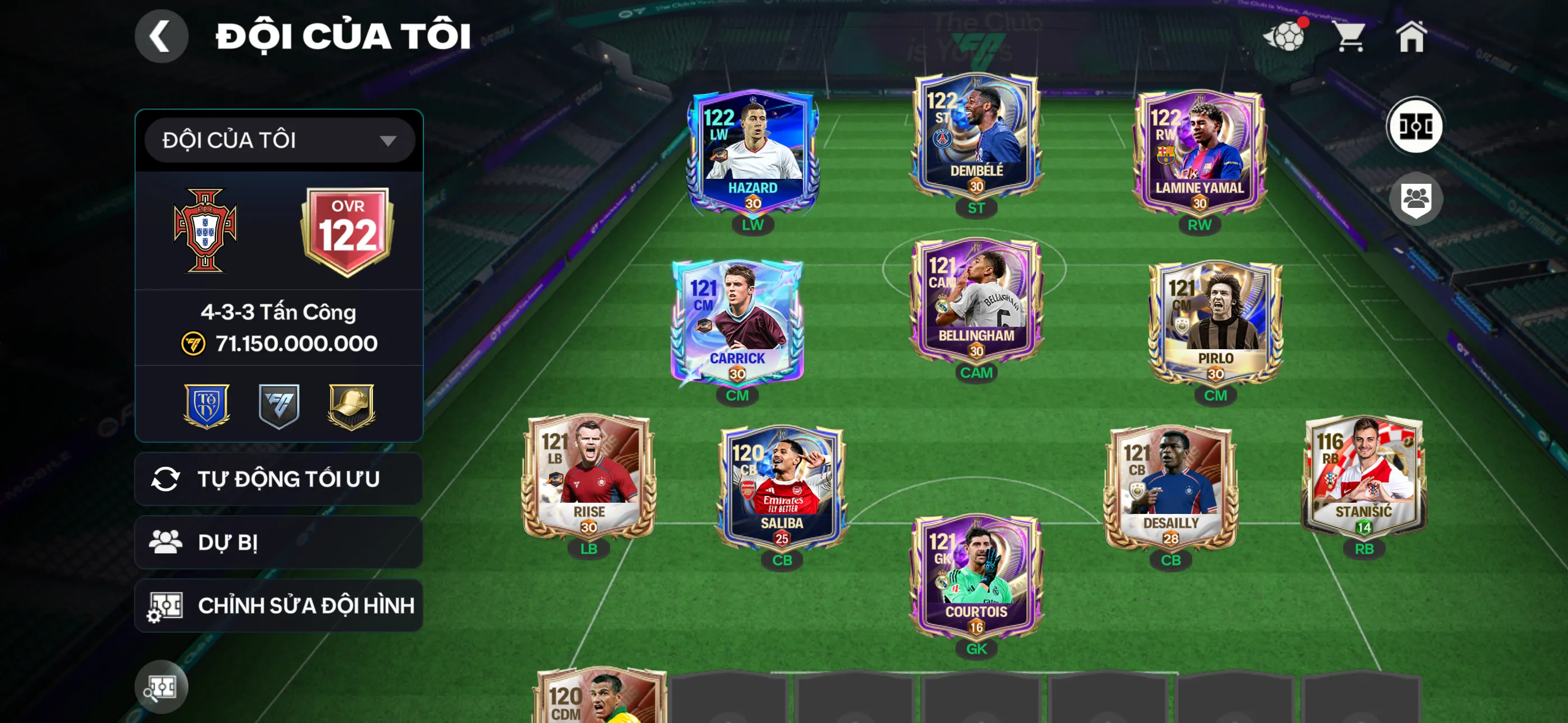The image size is (1568, 723).
Task: Open the tactics search icon
Action: 161,687
